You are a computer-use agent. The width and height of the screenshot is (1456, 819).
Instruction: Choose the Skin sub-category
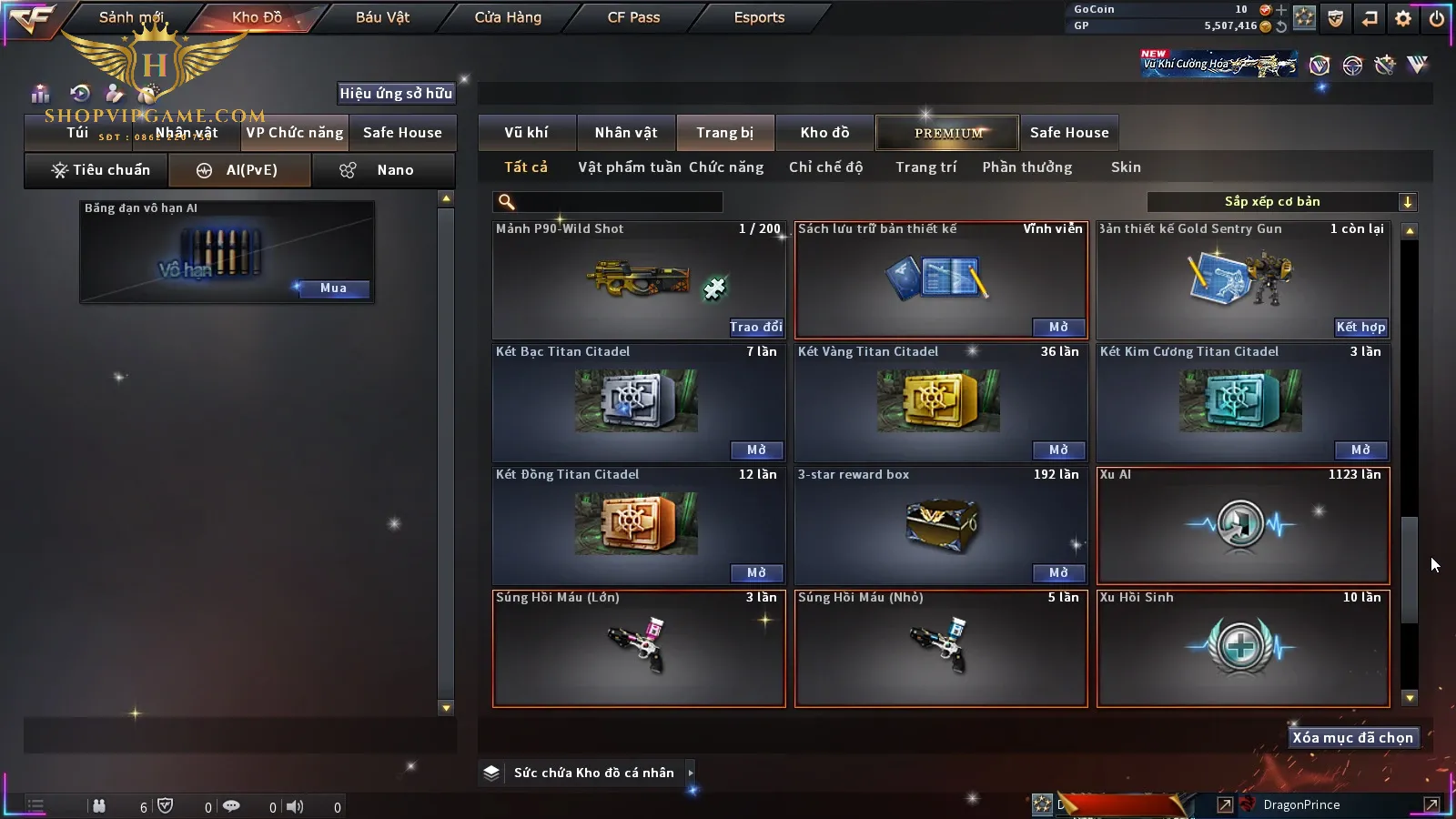tap(1126, 167)
